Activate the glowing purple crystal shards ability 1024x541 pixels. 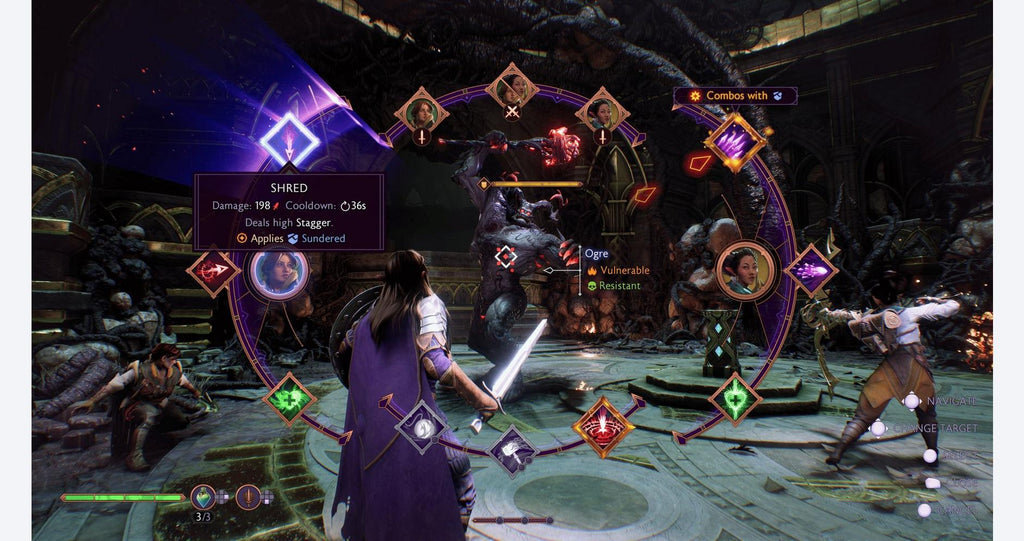coord(735,141)
